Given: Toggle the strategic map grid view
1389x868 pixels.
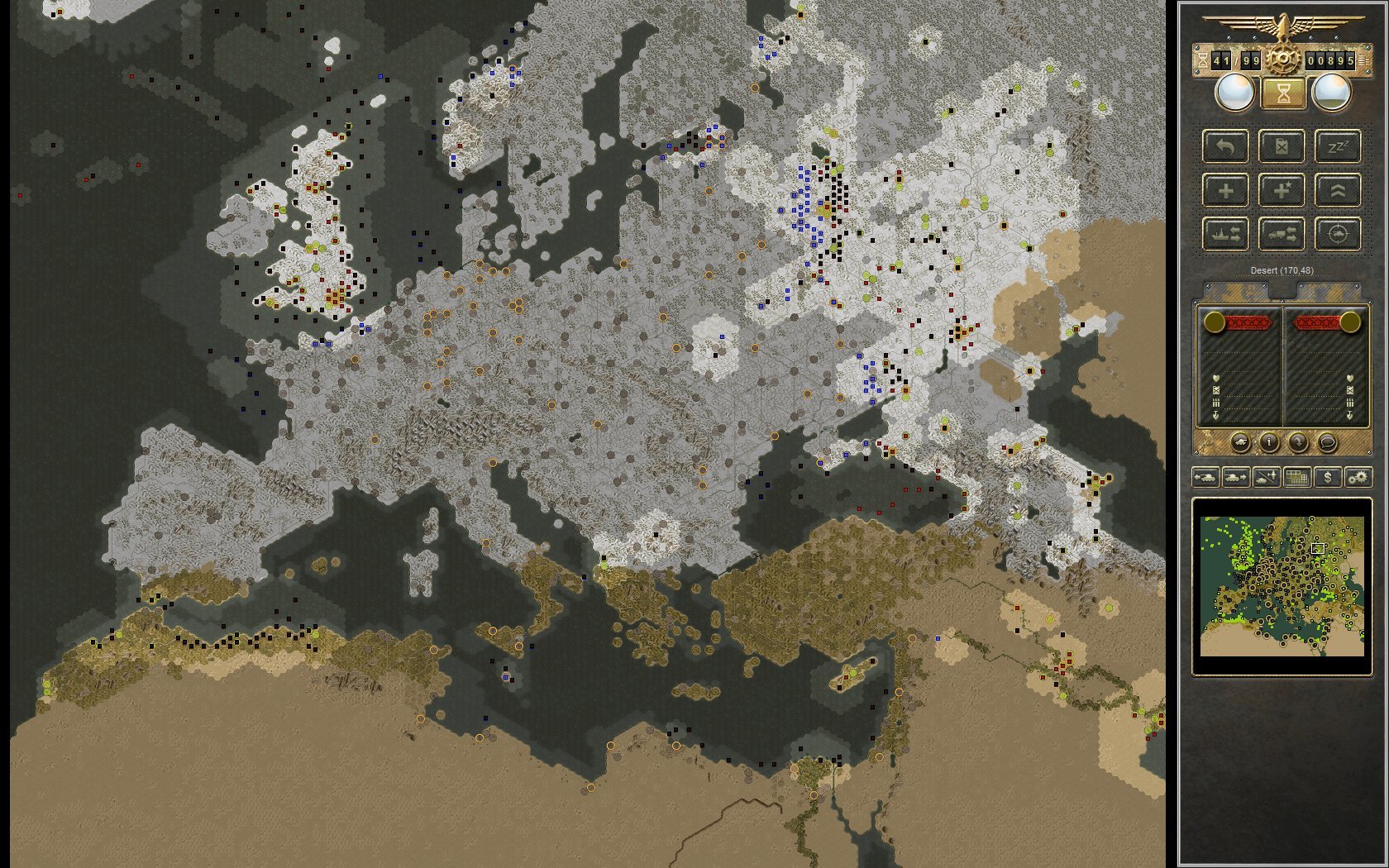Looking at the screenshot, I should coord(1296,478).
